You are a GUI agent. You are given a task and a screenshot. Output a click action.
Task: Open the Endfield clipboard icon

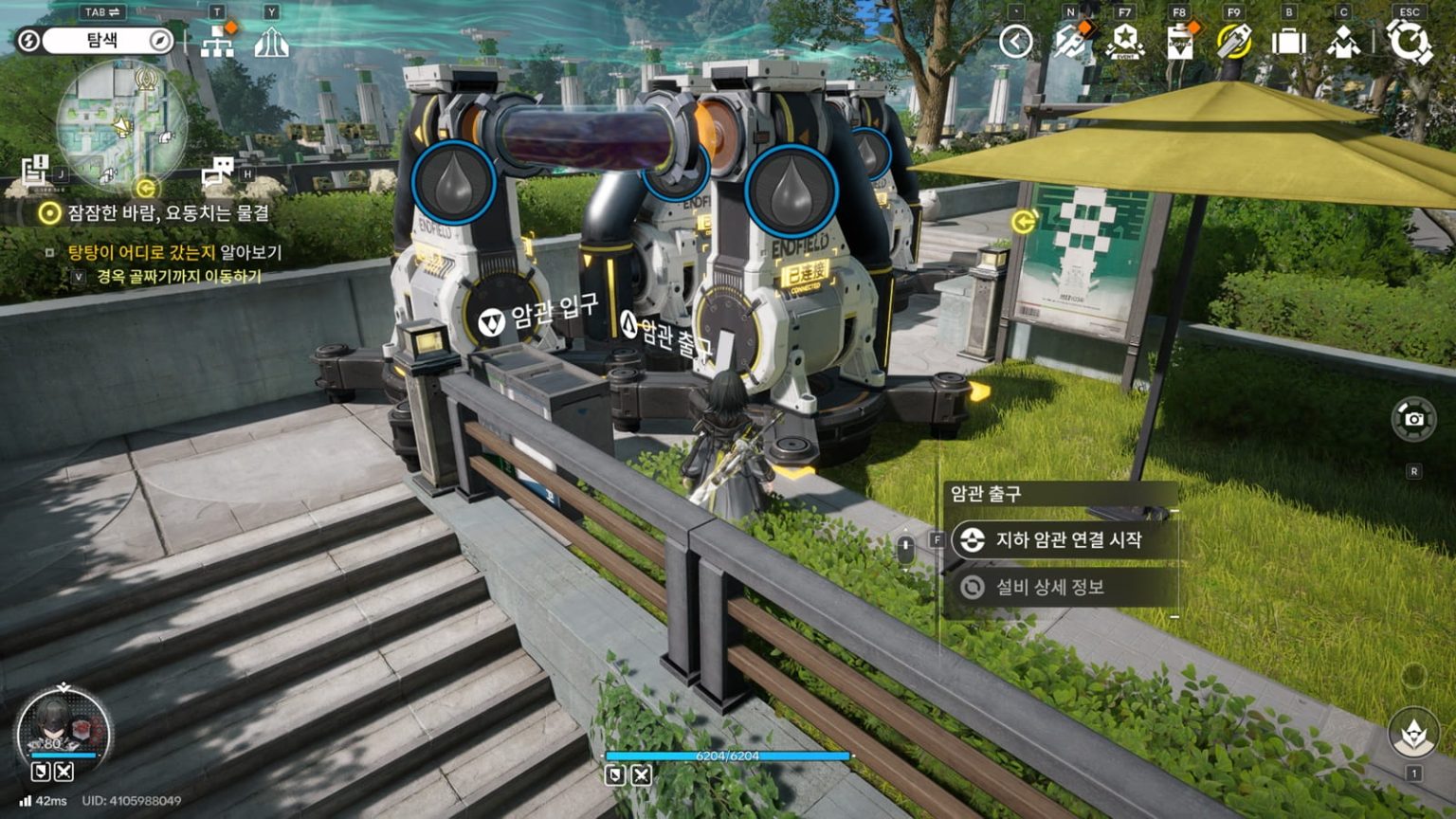[1179, 42]
